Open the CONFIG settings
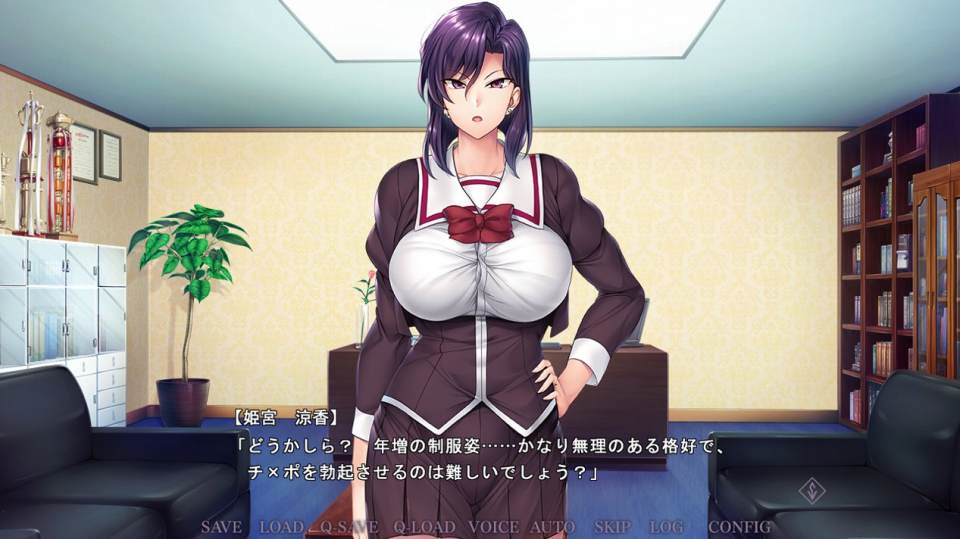 click(740, 526)
